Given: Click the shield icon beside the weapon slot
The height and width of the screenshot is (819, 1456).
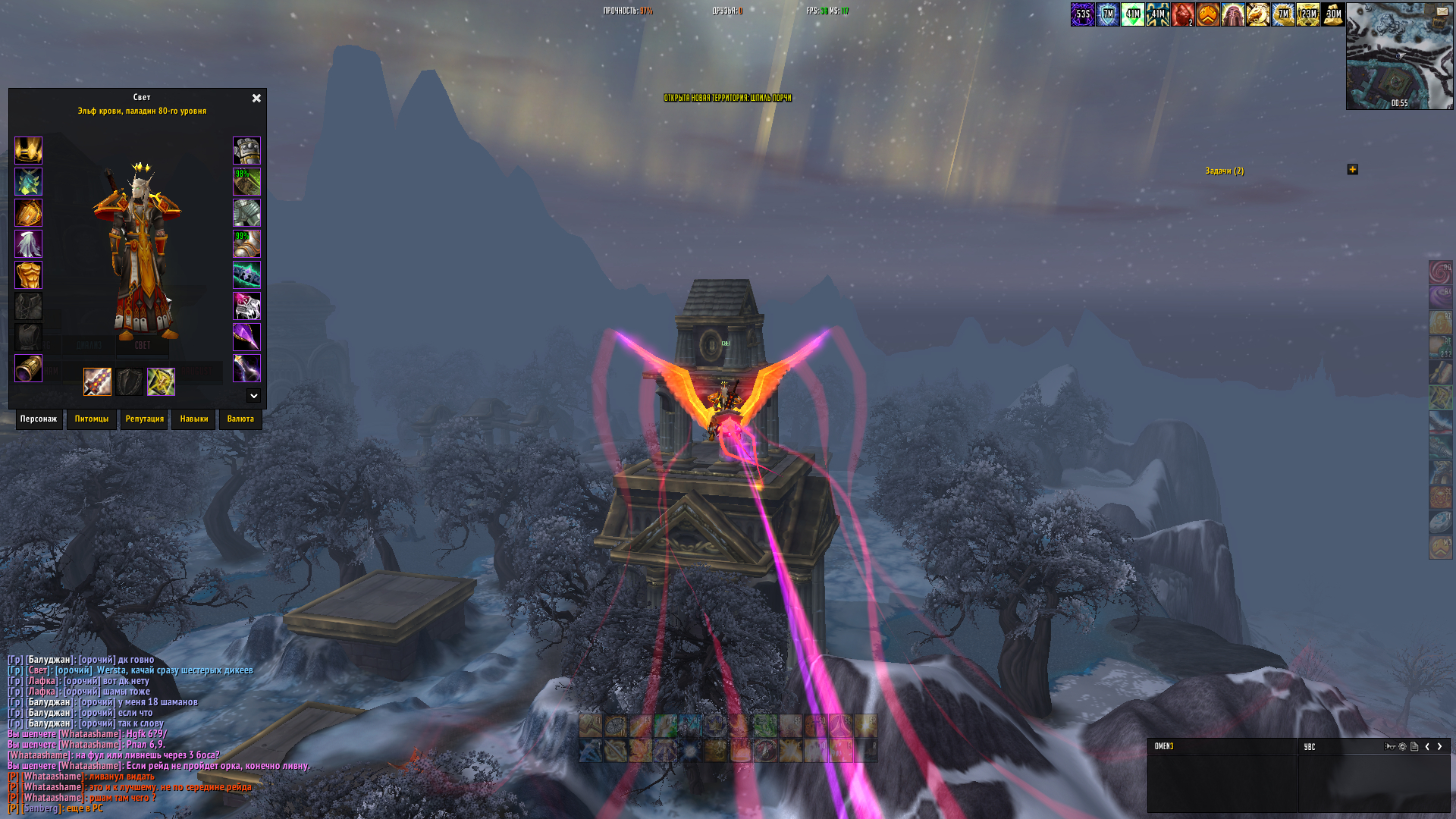Looking at the screenshot, I should point(130,382).
